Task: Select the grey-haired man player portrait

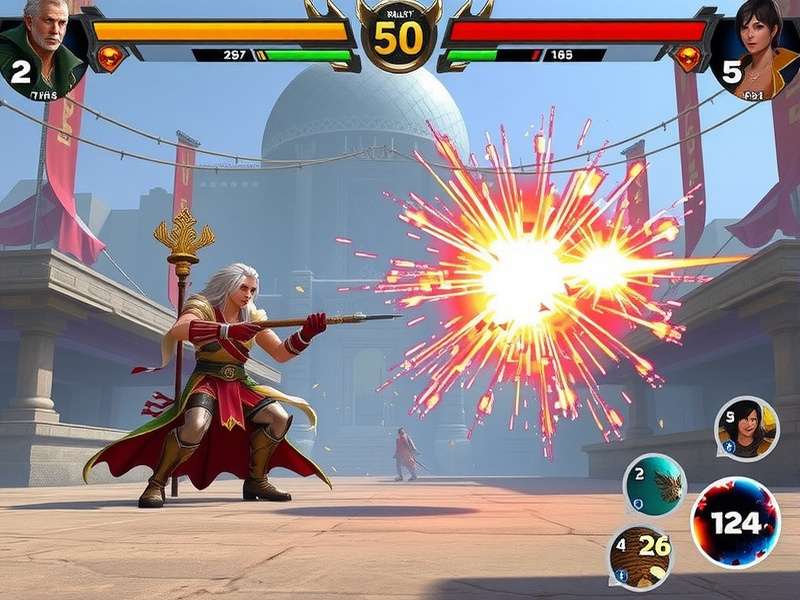Action: (41, 45)
